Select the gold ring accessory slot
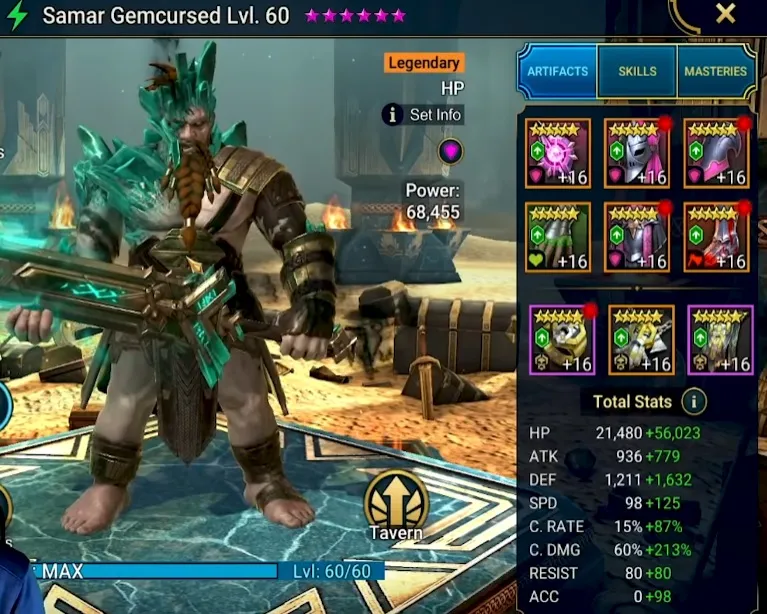 tap(562, 340)
